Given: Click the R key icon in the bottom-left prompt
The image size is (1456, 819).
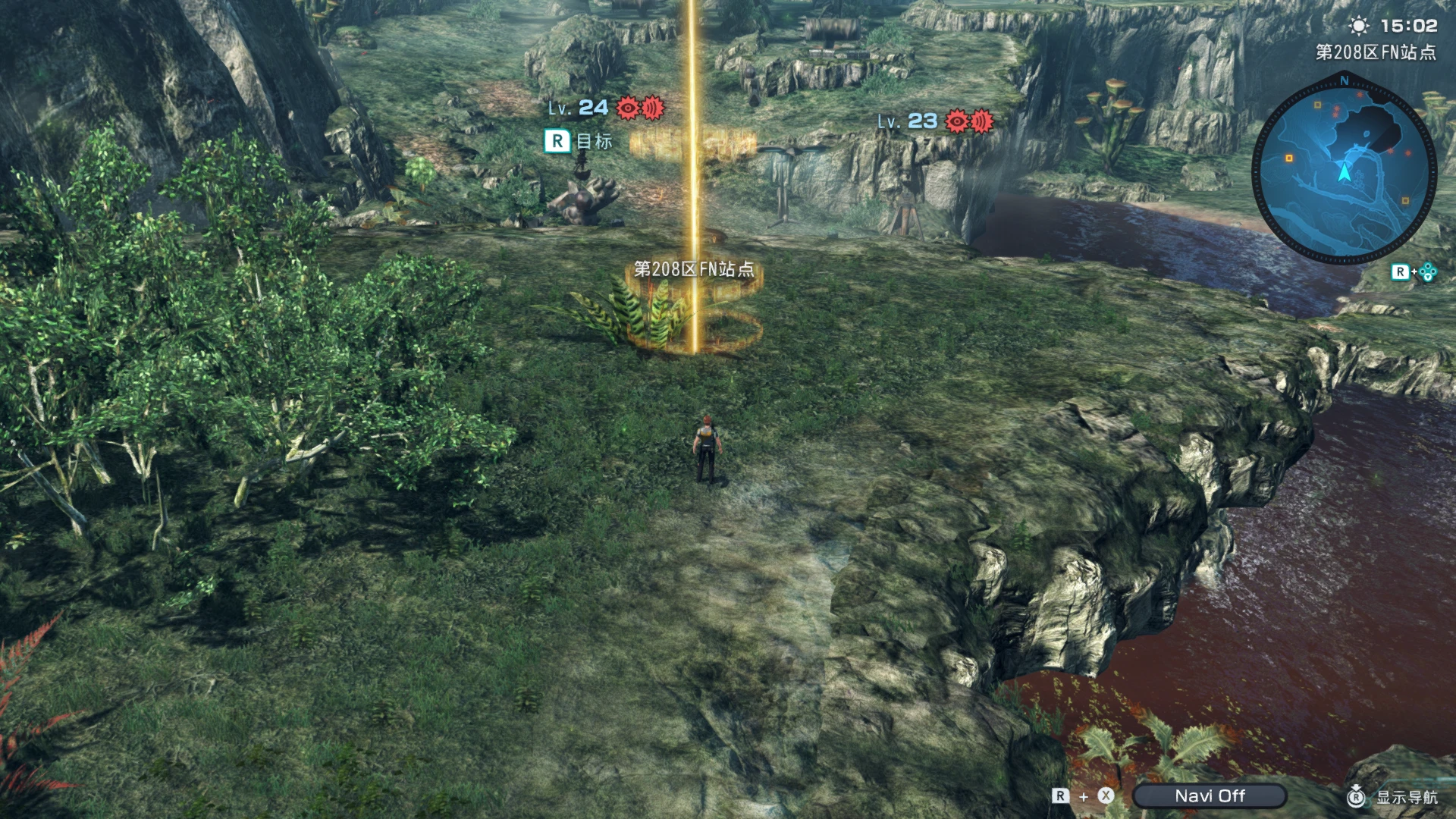Looking at the screenshot, I should point(1060,795).
